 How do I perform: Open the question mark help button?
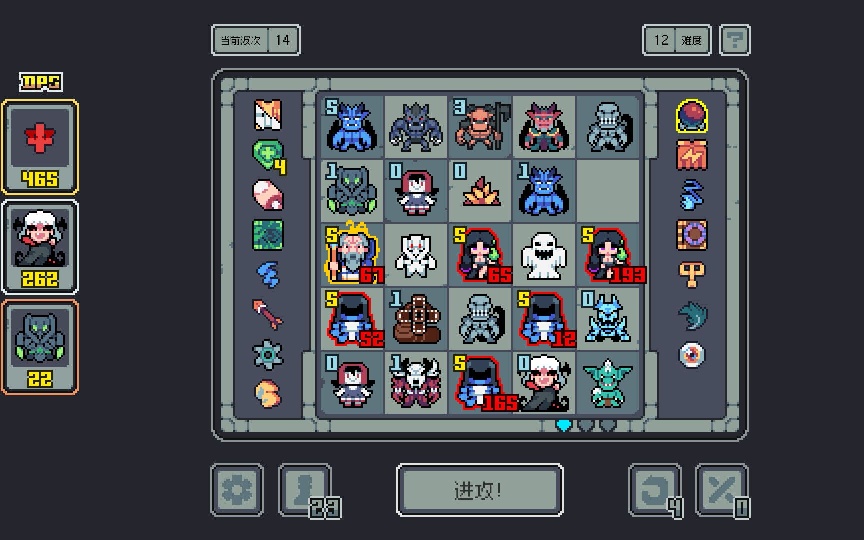click(x=735, y=40)
